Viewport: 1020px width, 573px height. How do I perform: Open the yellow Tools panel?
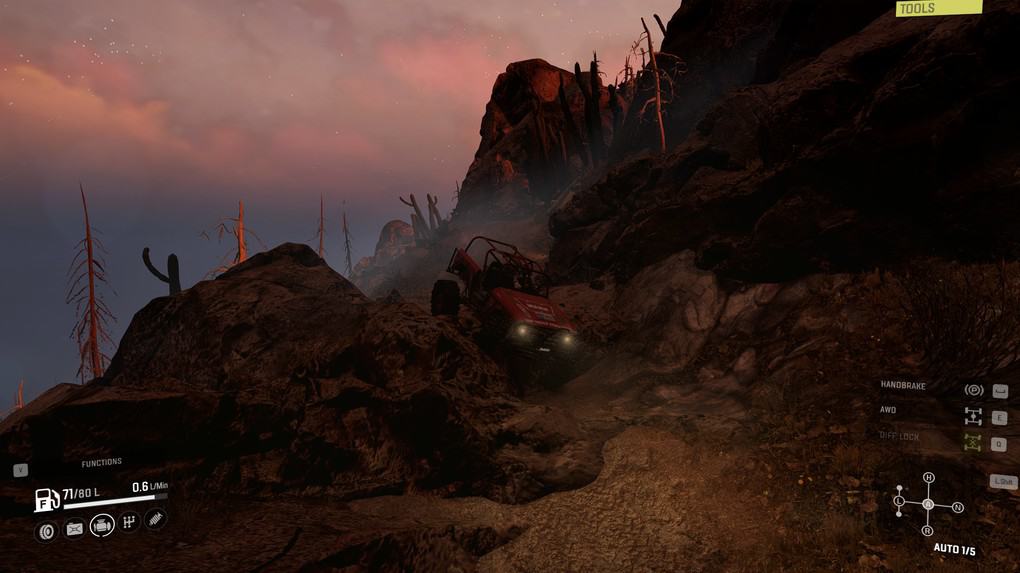coord(938,8)
